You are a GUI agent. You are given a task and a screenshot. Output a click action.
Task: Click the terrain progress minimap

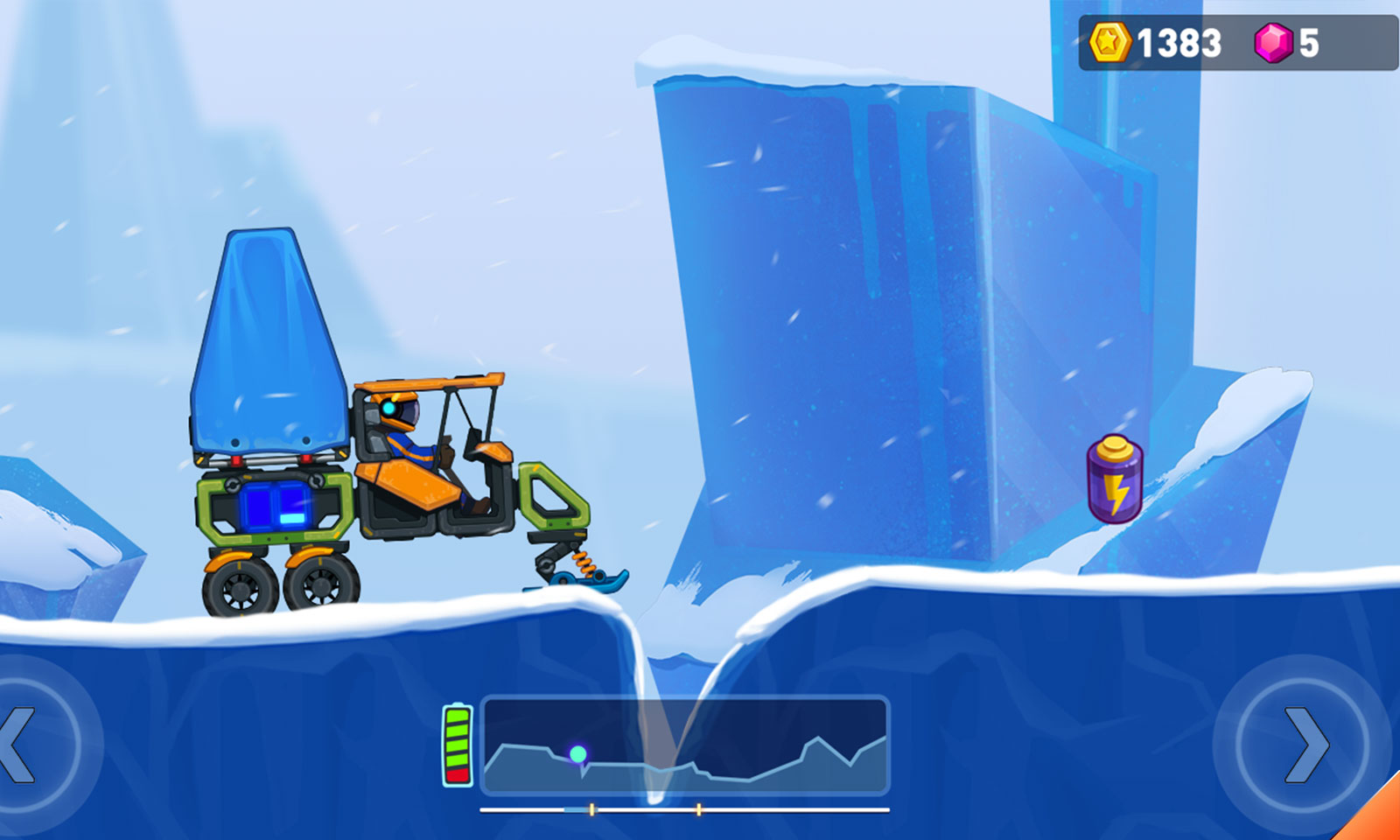pos(685,745)
